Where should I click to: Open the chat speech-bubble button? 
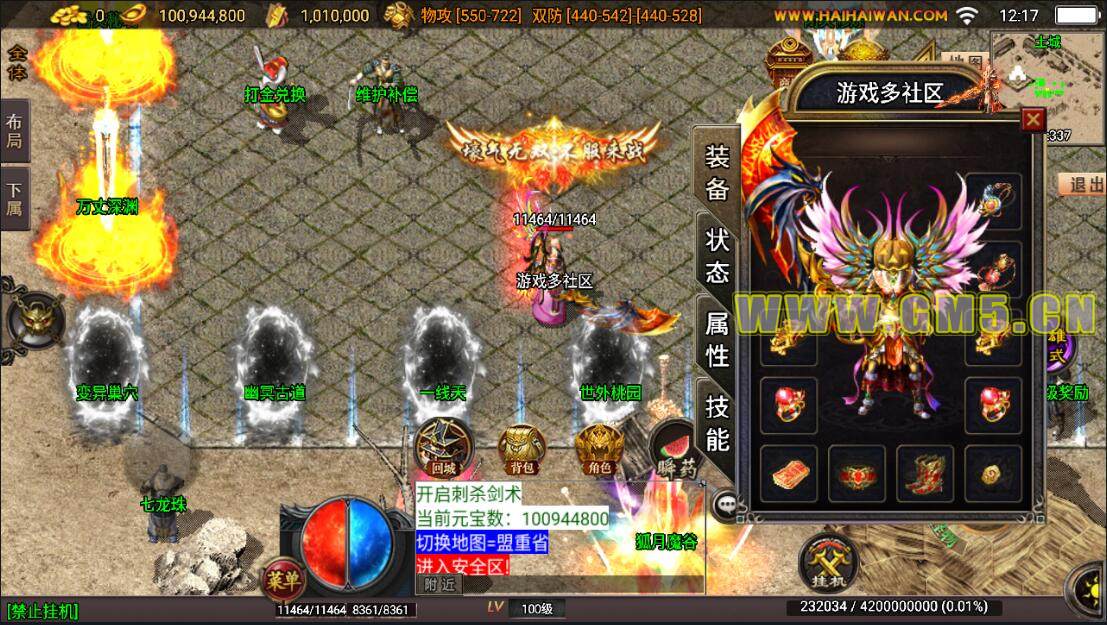[x=726, y=506]
